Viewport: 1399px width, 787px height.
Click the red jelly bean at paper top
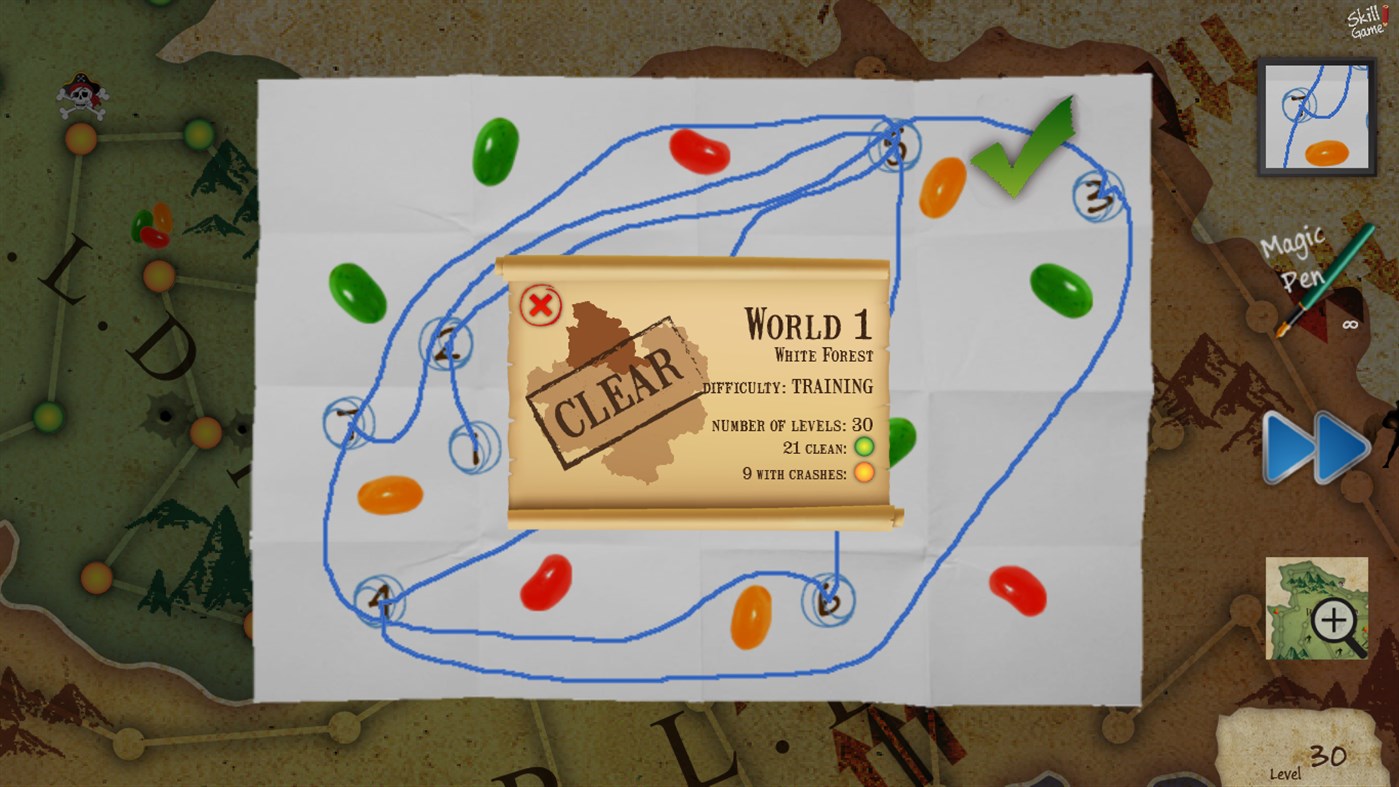coord(697,152)
